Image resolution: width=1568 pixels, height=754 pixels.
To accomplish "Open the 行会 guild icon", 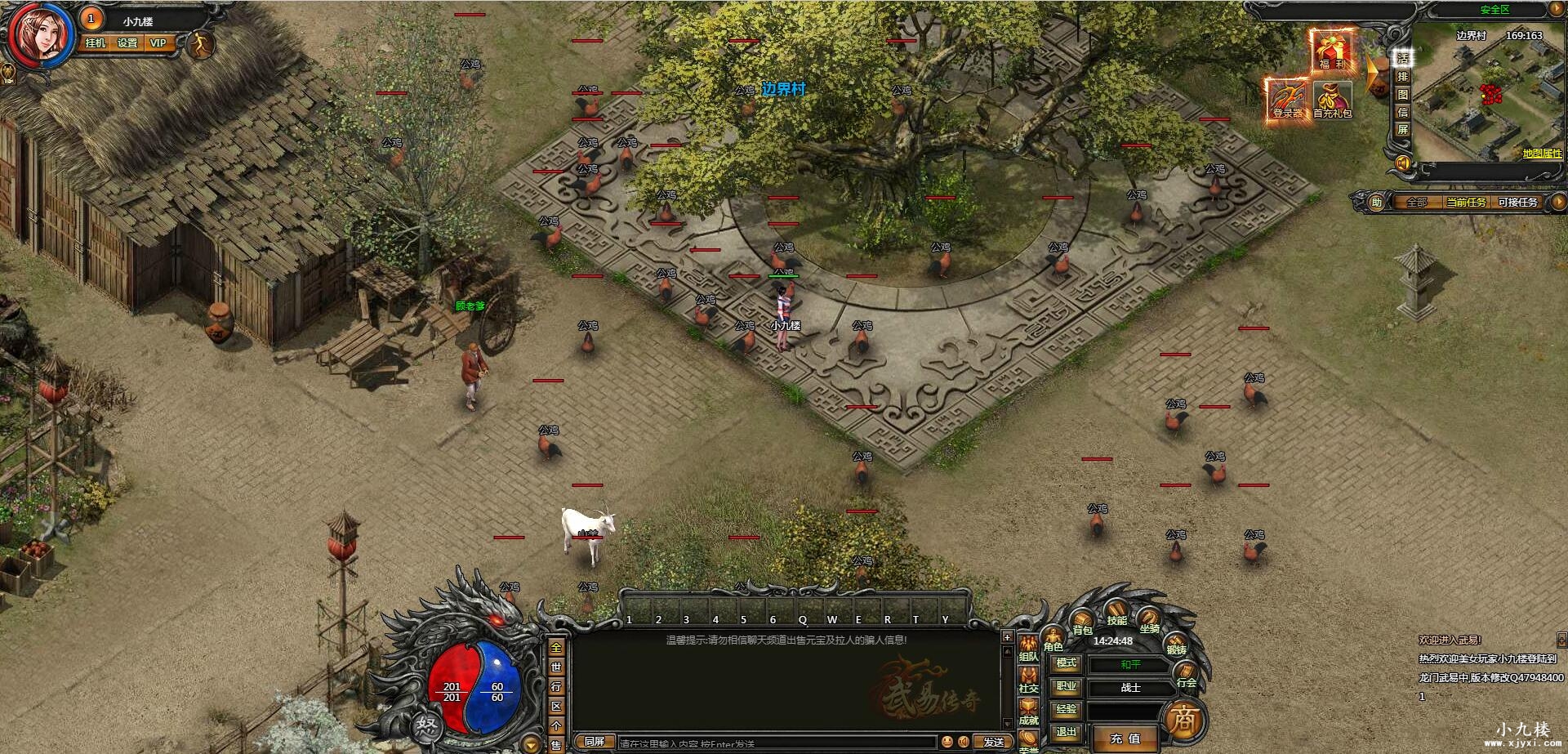I will (1186, 671).
